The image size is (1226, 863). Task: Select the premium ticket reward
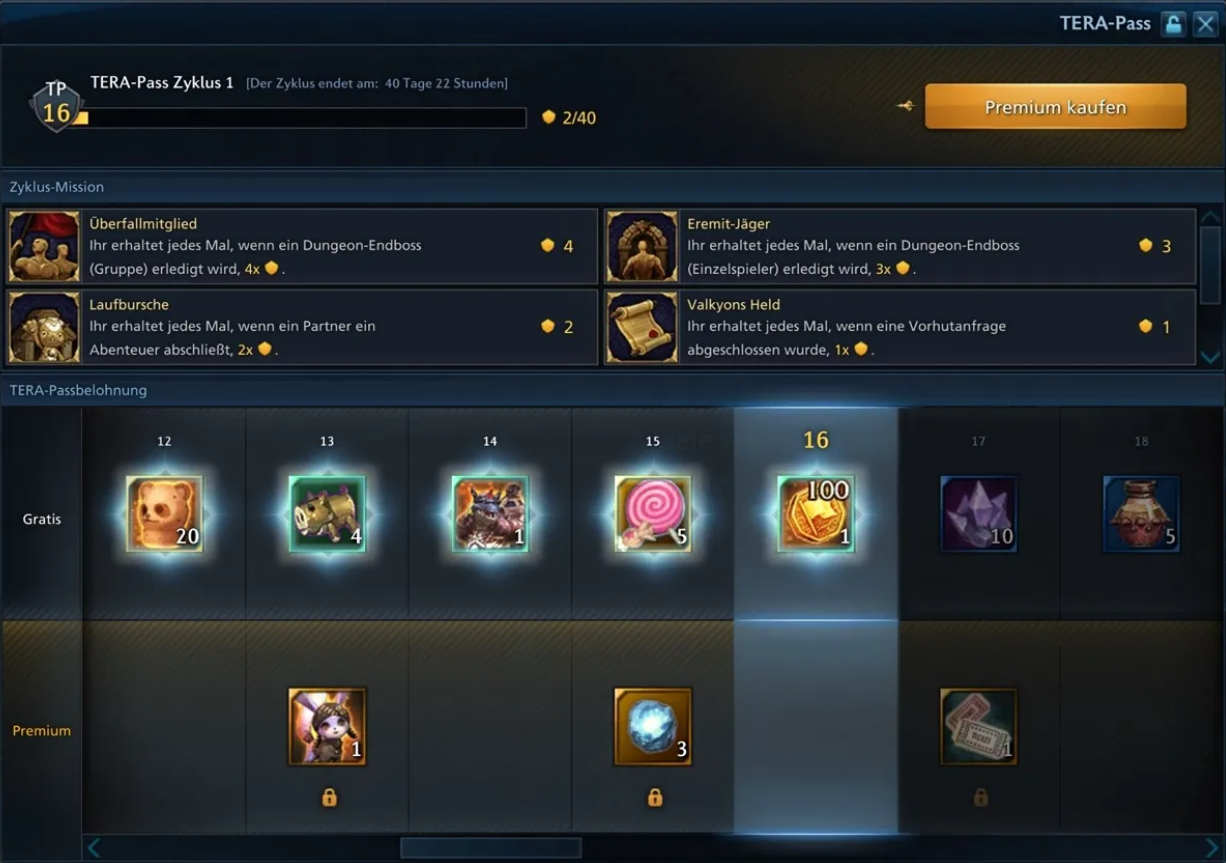[x=978, y=727]
